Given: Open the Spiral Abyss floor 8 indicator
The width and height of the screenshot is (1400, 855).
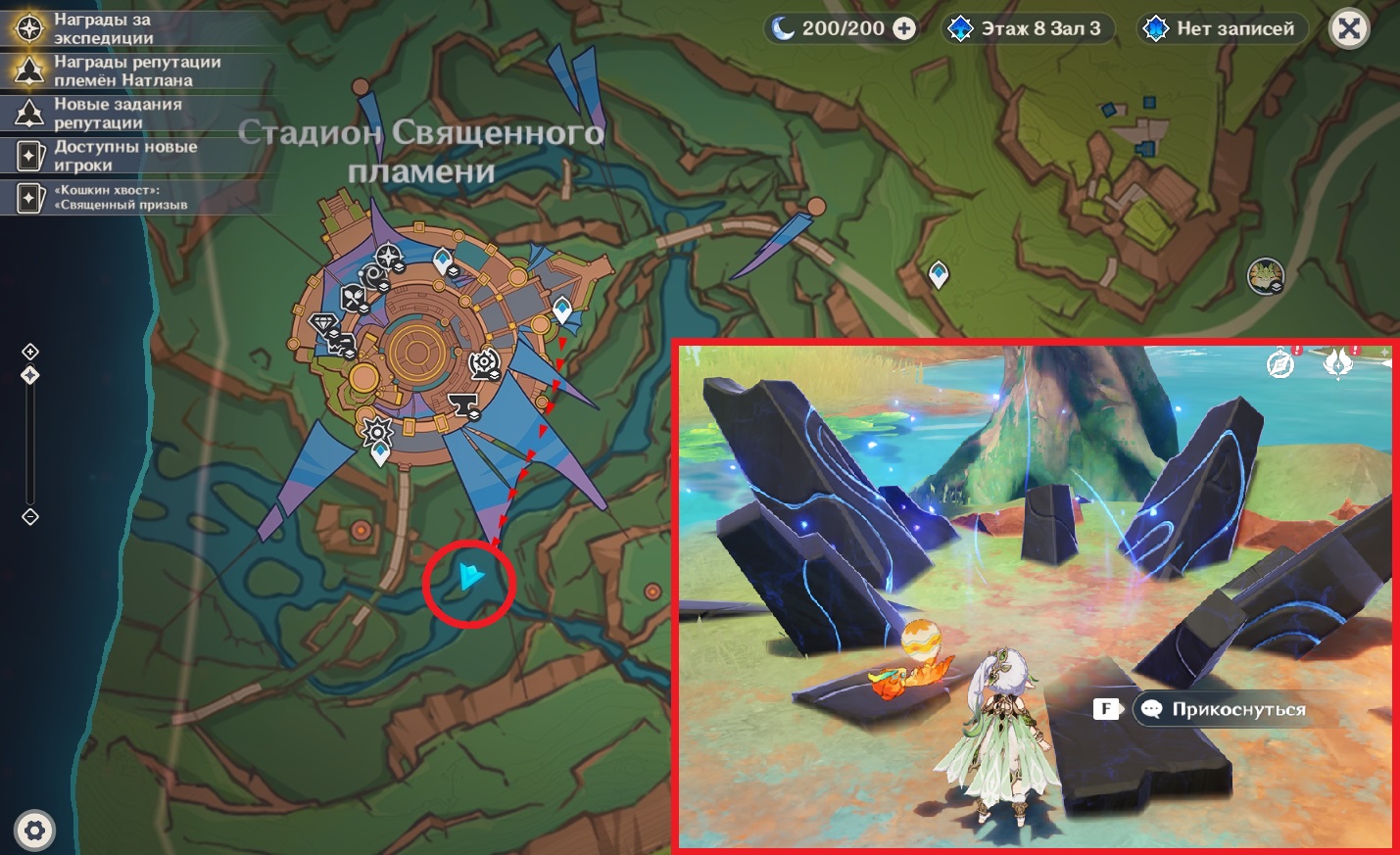Looking at the screenshot, I should [x=1027, y=29].
